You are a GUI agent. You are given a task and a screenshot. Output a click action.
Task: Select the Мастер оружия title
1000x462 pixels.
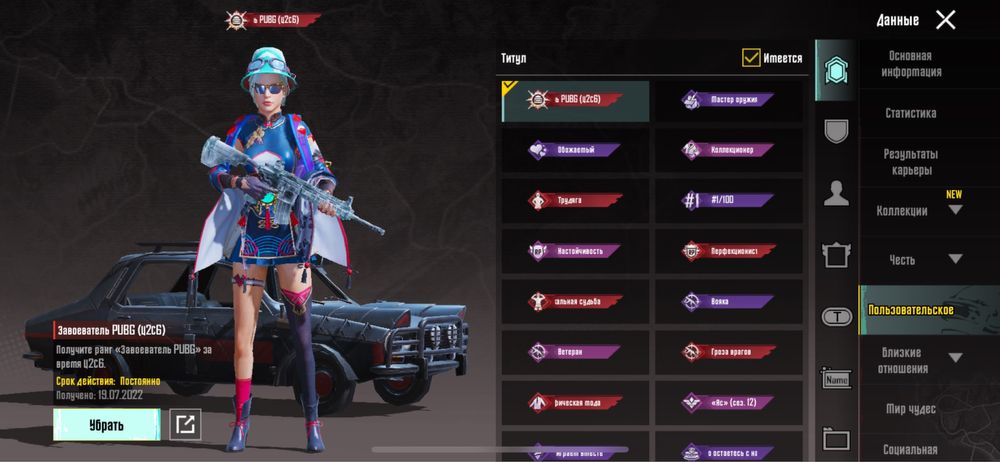(728, 100)
